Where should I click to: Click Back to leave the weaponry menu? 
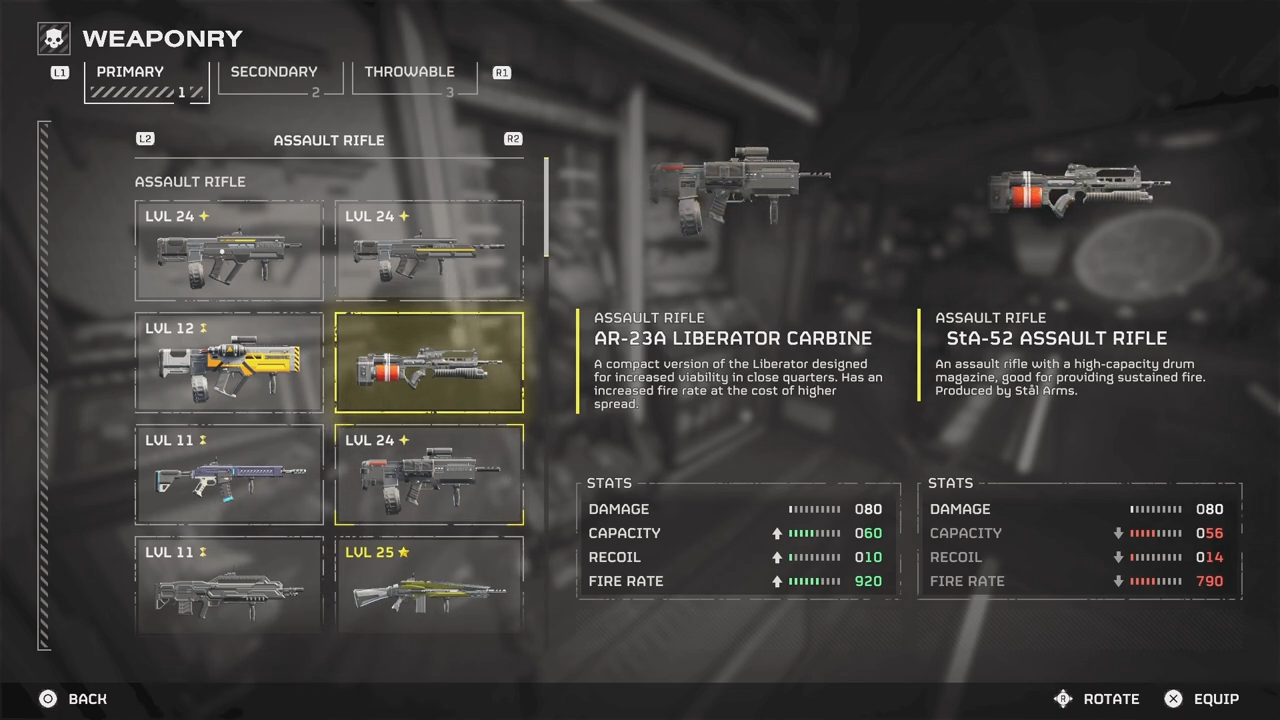pyautogui.click(x=74, y=699)
